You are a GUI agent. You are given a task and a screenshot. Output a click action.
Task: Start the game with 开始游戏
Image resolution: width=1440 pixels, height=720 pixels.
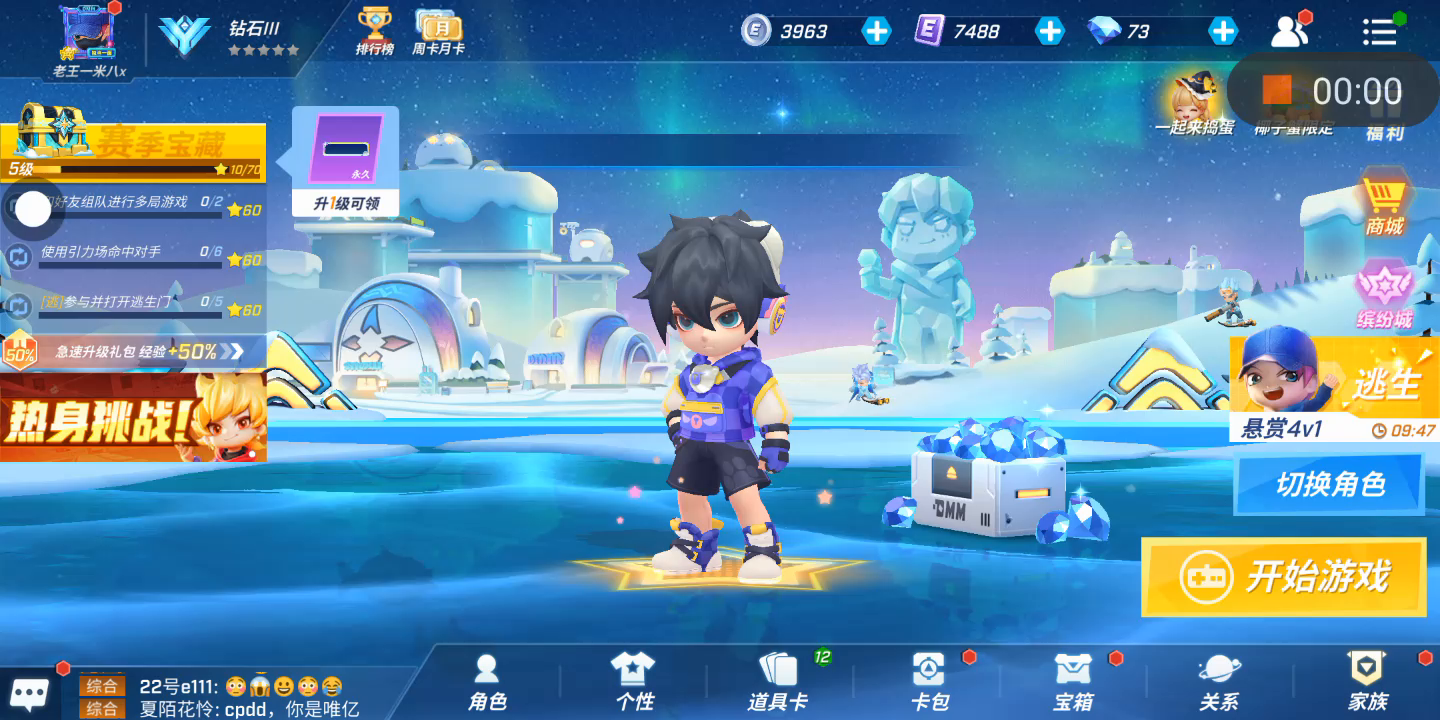[1284, 577]
